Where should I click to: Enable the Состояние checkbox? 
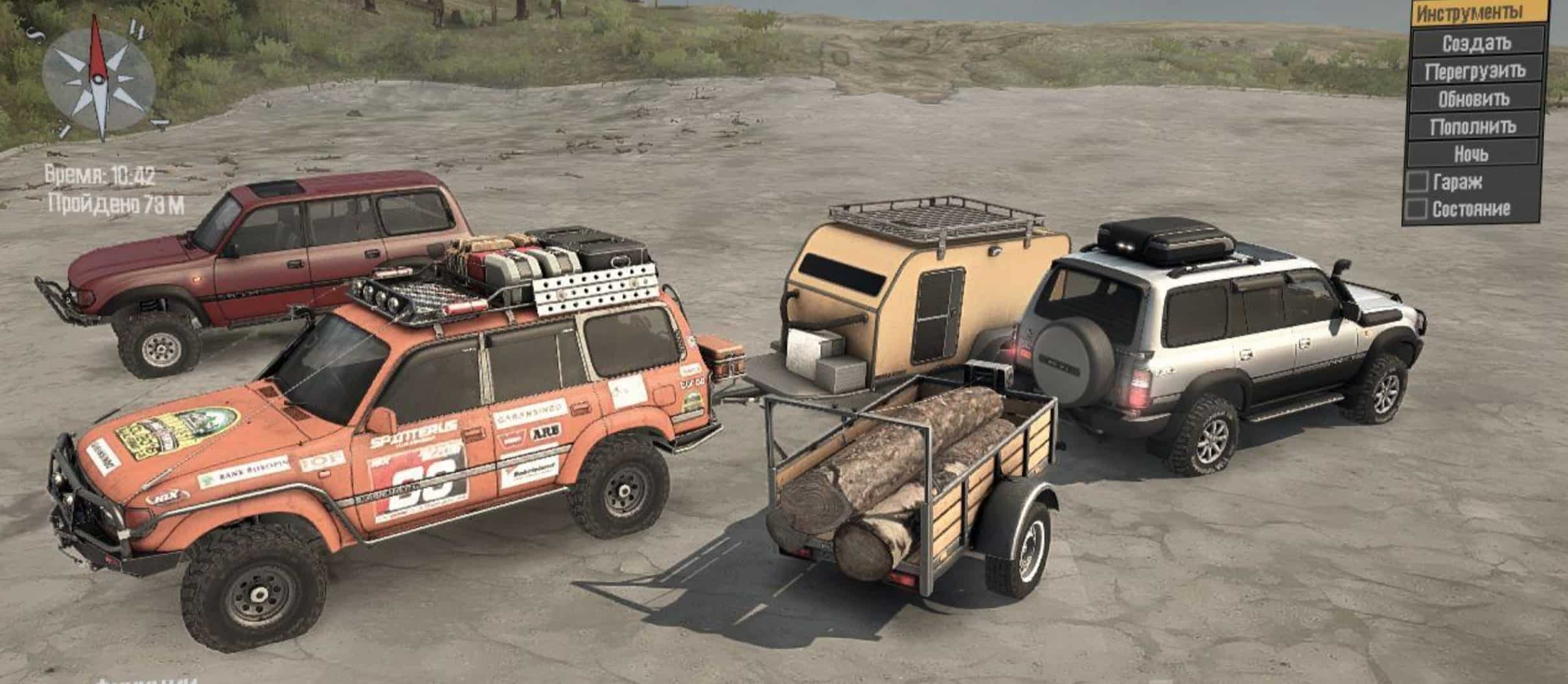1416,209
